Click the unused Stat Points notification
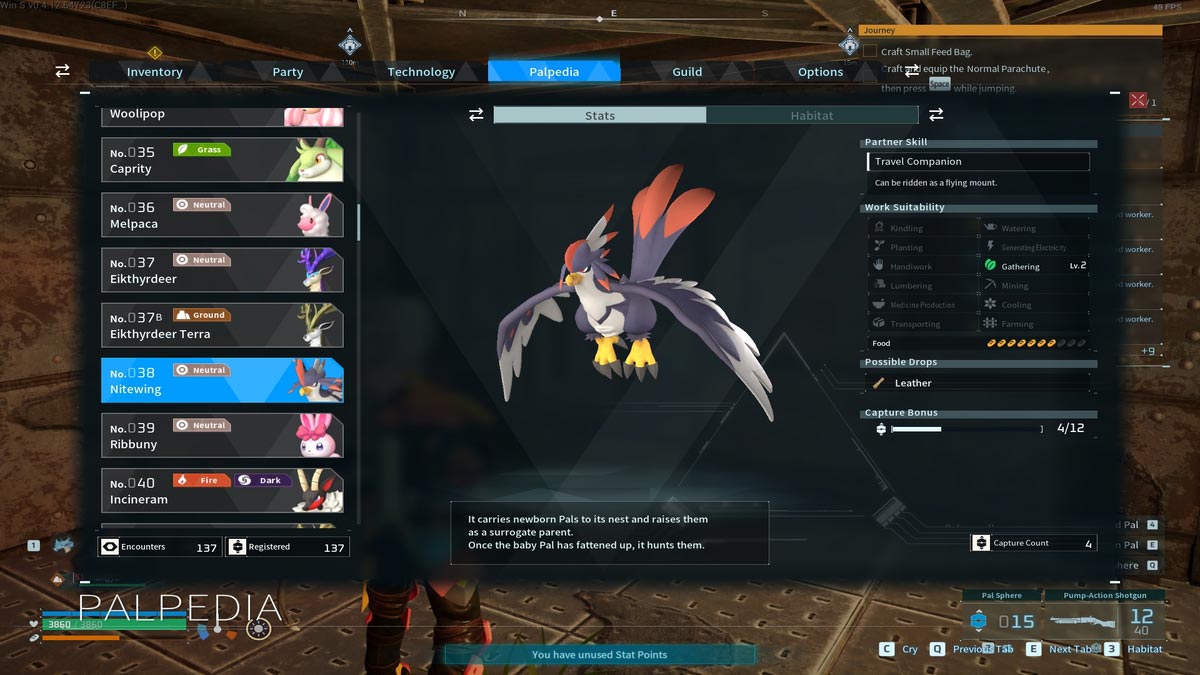 pyautogui.click(x=599, y=655)
